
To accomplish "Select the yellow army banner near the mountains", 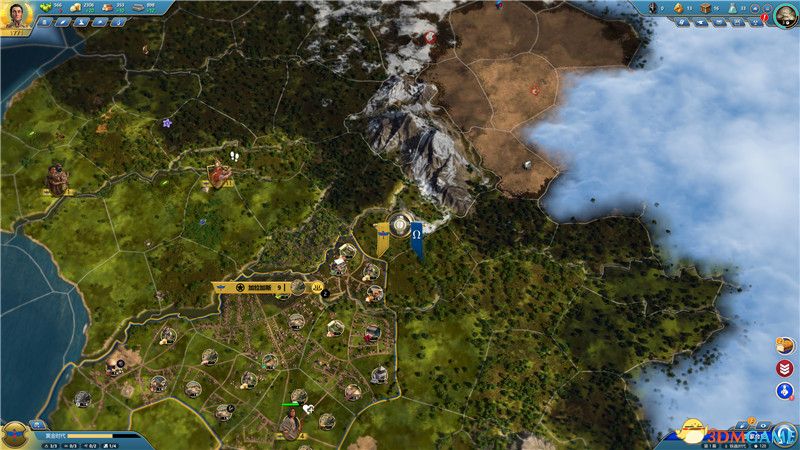I will tap(382, 238).
